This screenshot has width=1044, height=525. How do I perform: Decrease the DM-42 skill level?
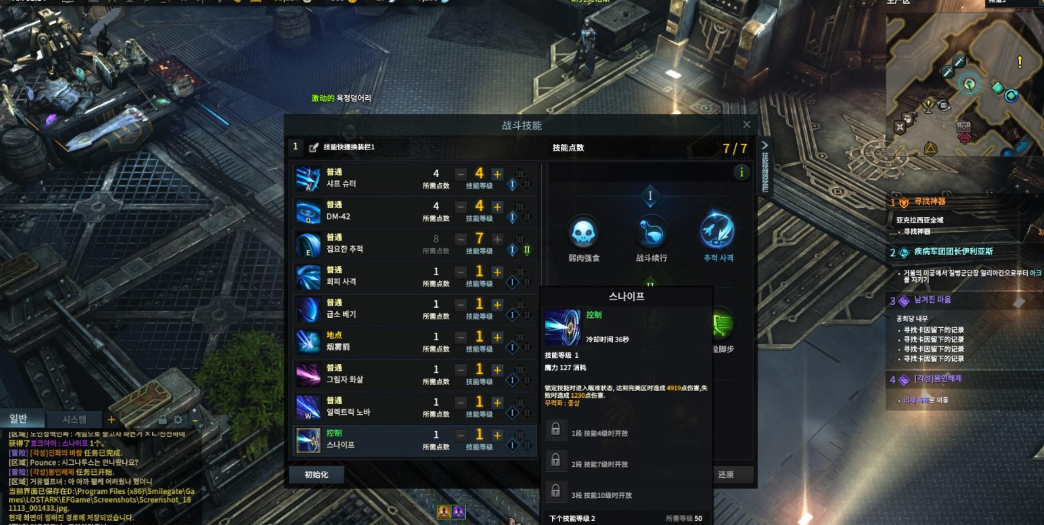(461, 207)
